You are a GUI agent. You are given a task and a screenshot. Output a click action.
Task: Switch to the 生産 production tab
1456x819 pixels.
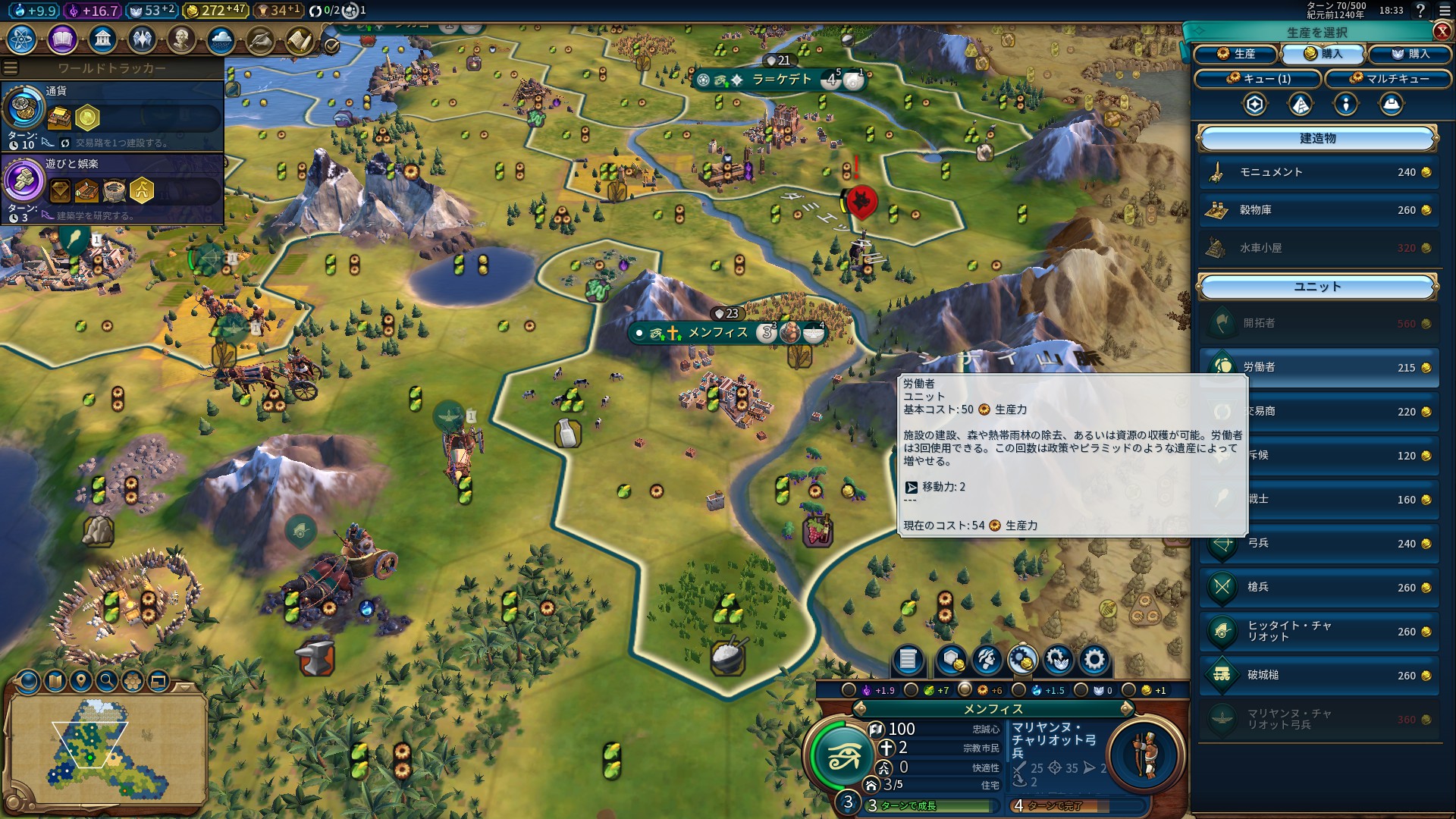click(1236, 54)
